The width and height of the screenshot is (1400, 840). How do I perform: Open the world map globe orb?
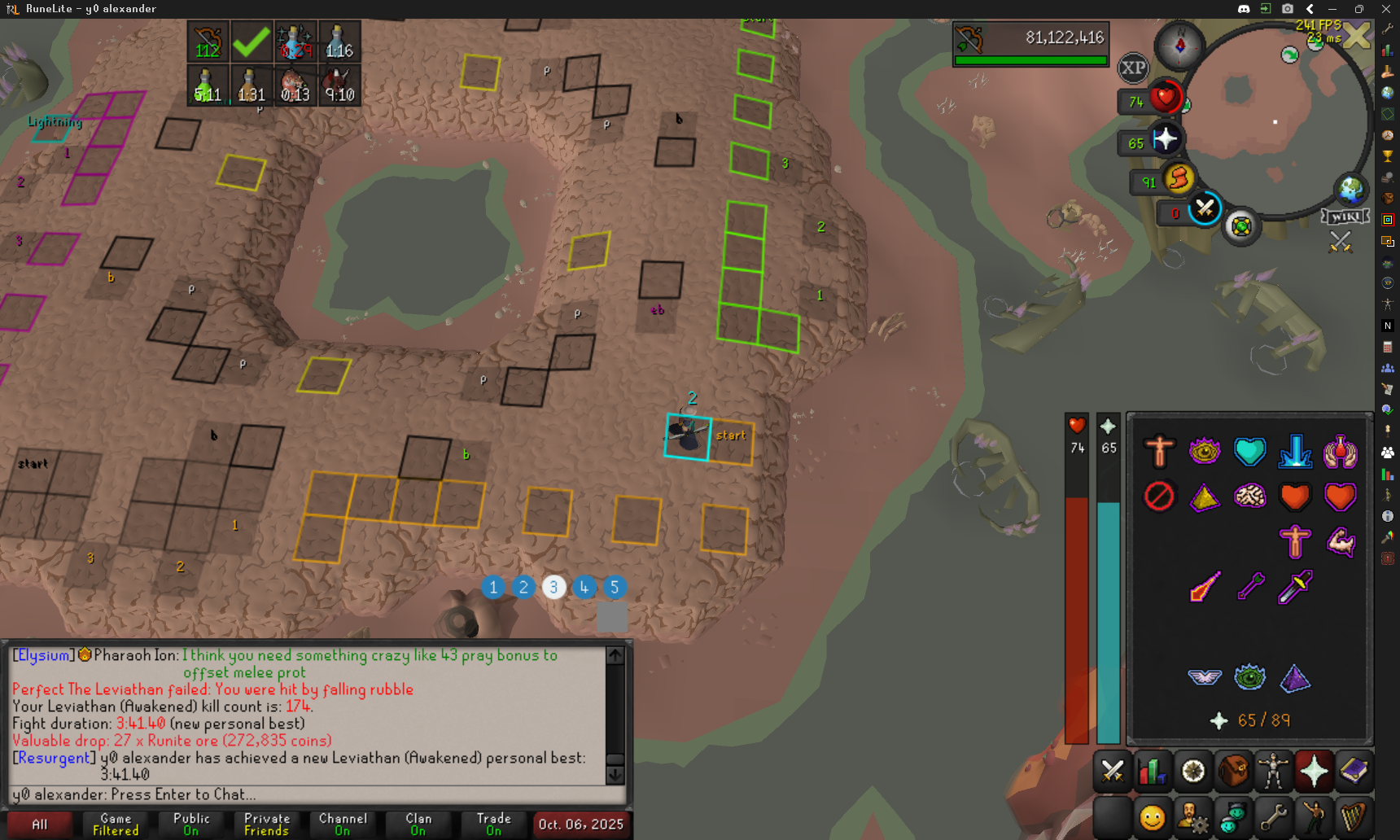tap(1351, 190)
